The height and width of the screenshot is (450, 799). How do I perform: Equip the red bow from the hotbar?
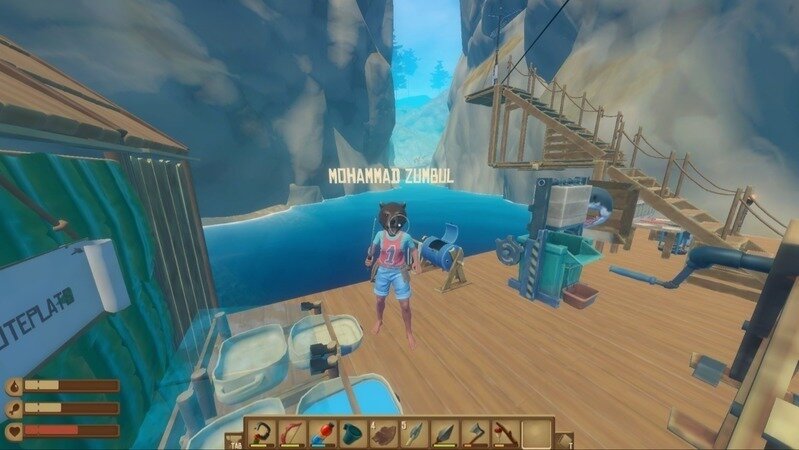pos(292,433)
